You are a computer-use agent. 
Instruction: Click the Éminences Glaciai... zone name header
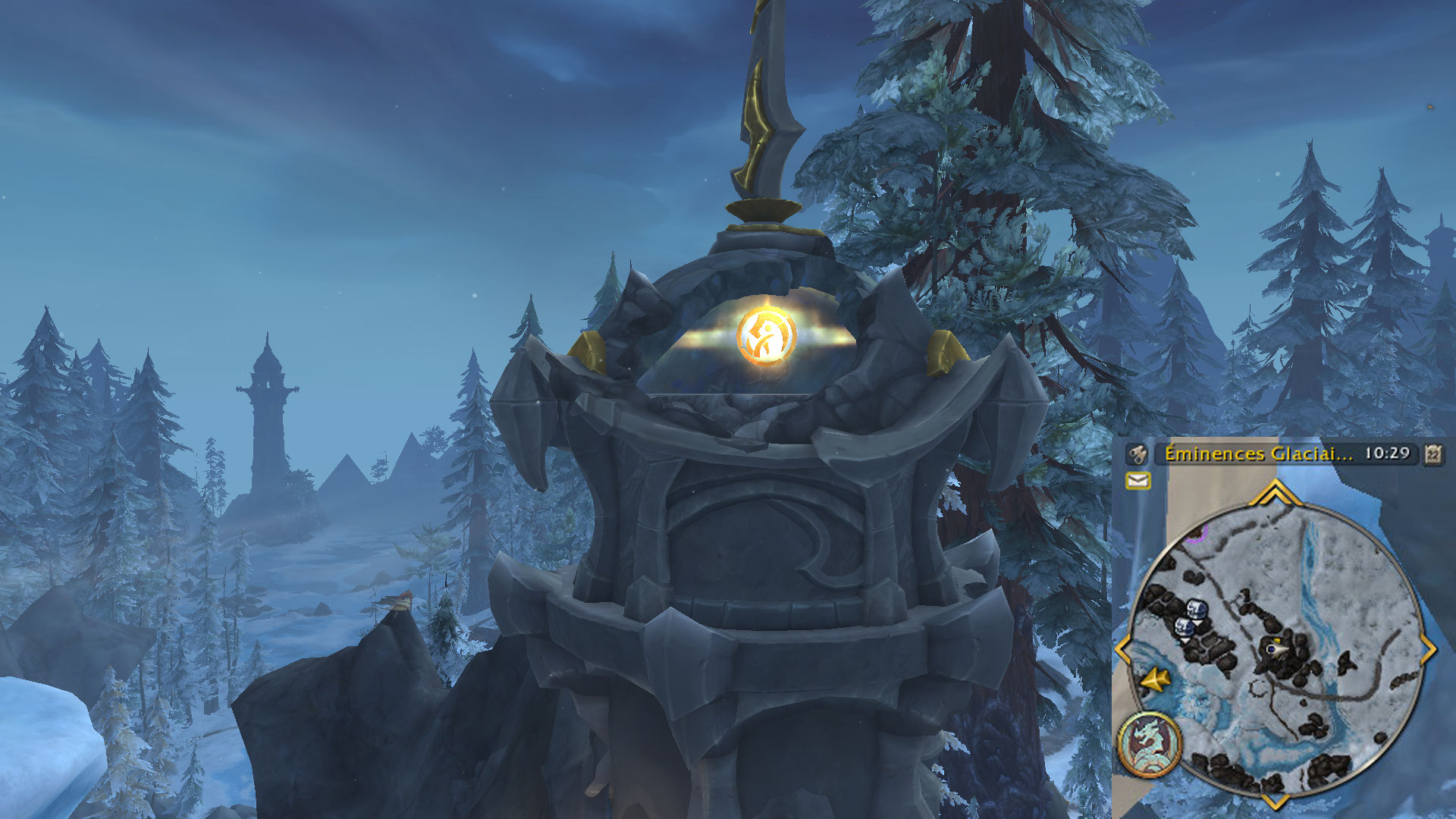point(1258,453)
